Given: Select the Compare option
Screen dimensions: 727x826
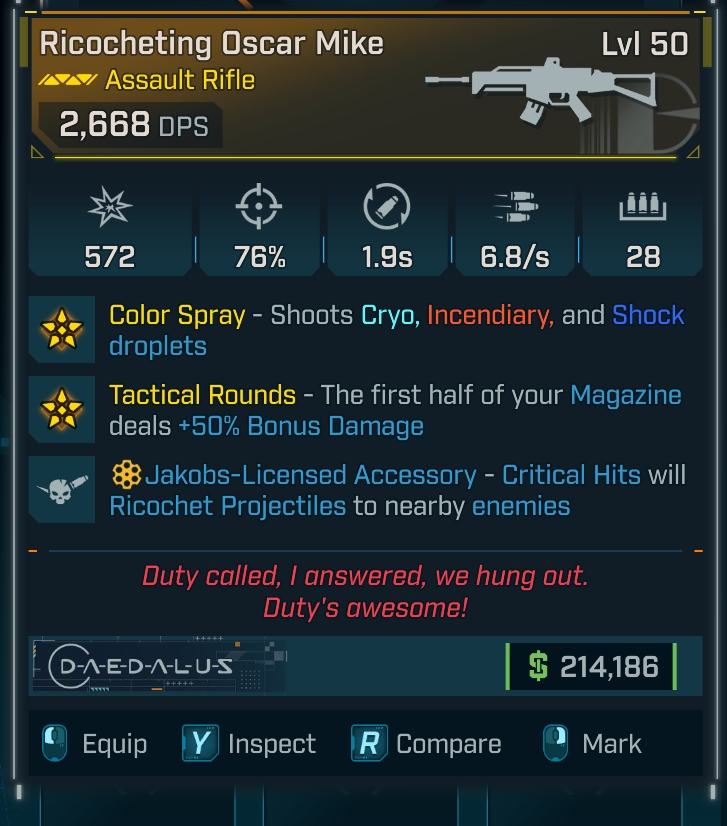Looking at the screenshot, I should [427, 744].
